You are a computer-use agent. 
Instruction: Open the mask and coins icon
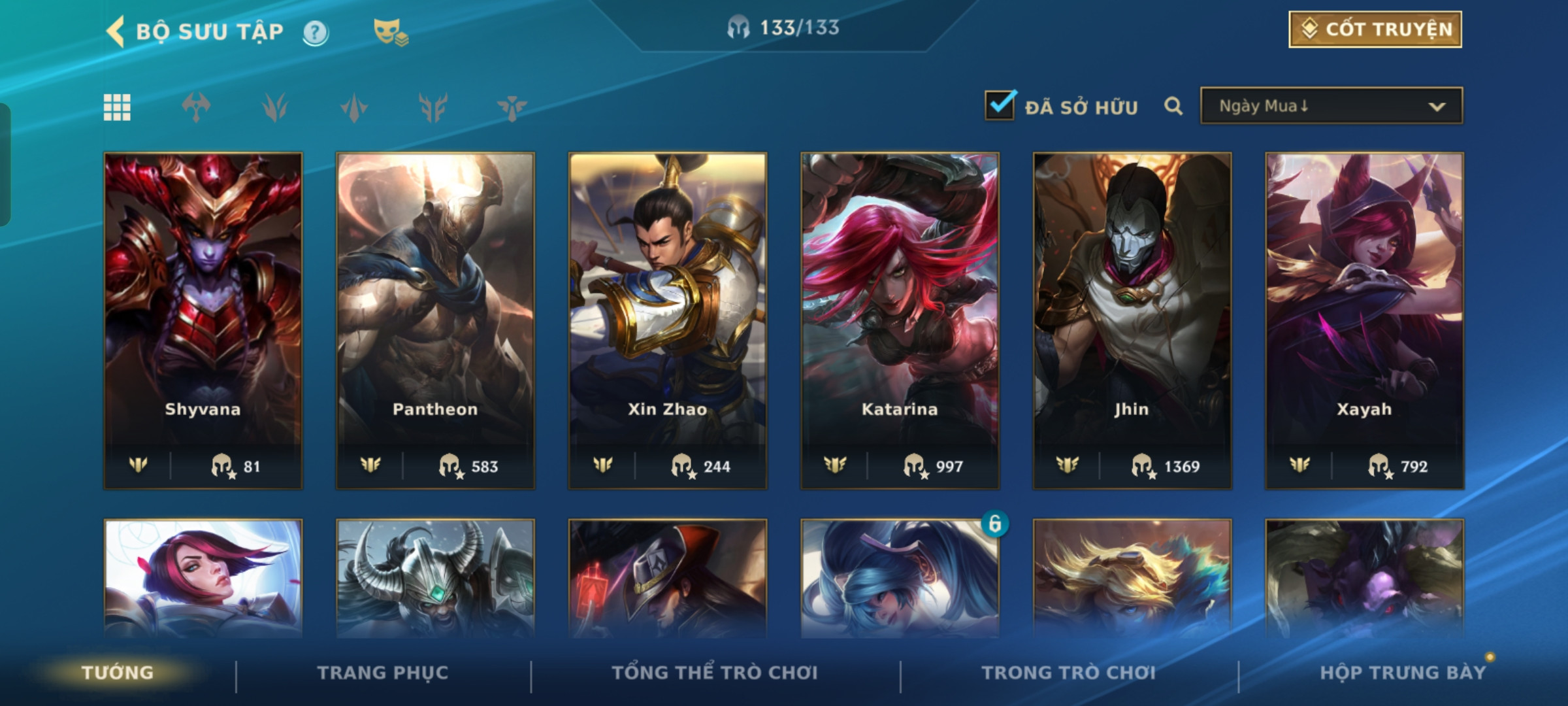(390, 32)
